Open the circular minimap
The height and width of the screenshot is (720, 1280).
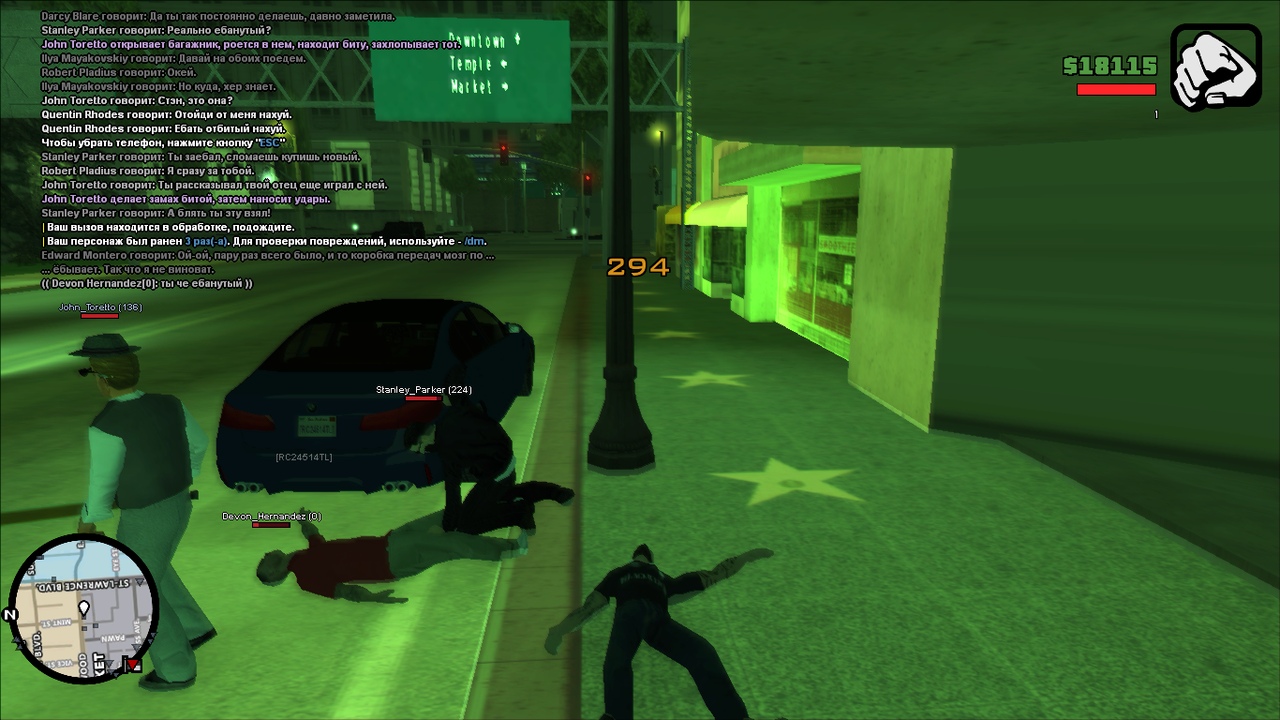coord(84,607)
